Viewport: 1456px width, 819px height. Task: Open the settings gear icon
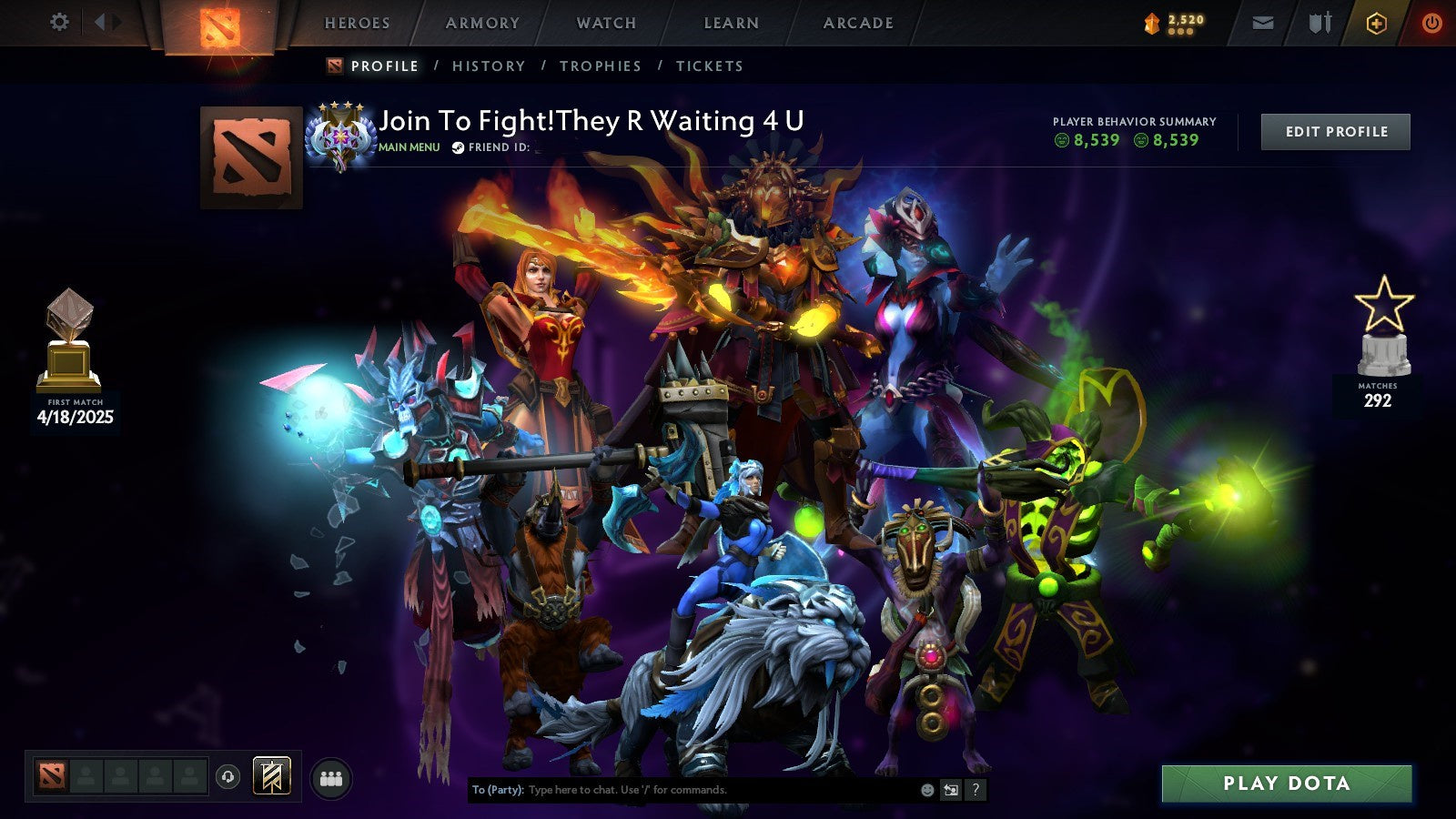tap(58, 23)
